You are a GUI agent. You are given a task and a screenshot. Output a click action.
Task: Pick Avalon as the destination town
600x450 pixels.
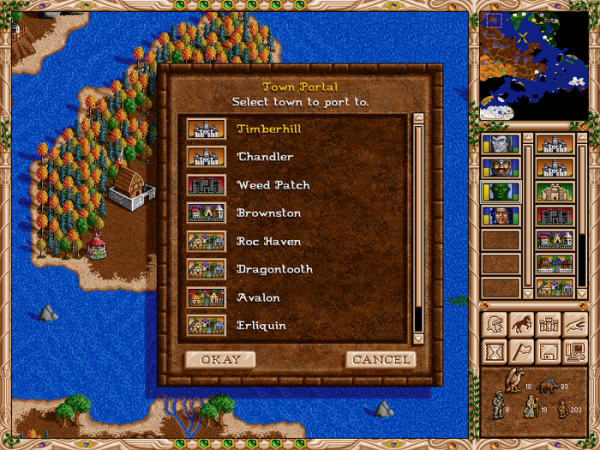(x=258, y=297)
